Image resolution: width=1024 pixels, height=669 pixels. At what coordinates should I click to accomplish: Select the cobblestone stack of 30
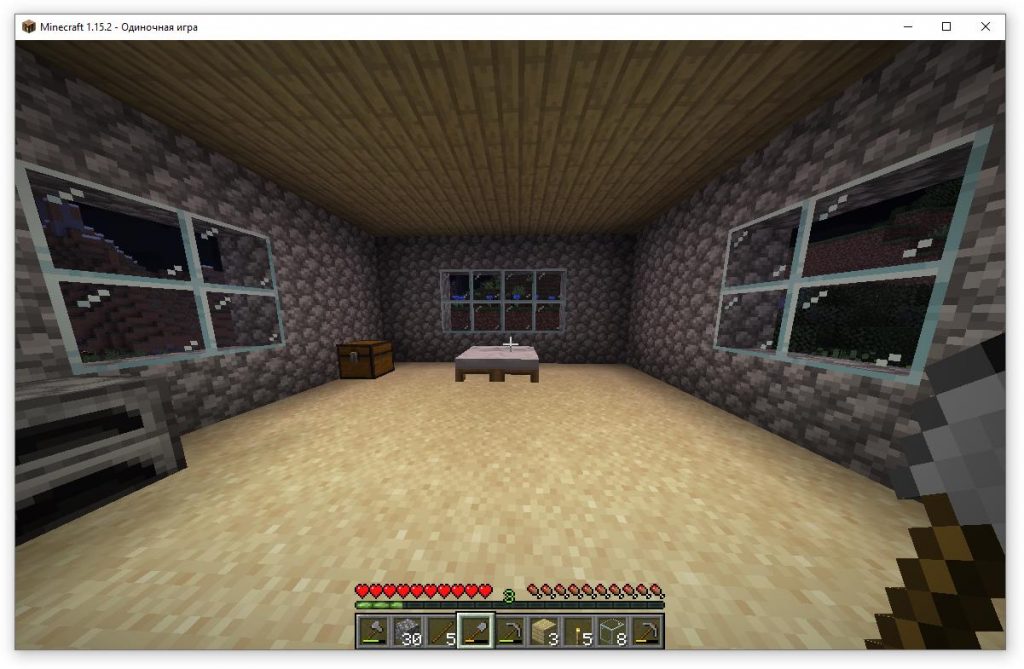click(x=407, y=630)
